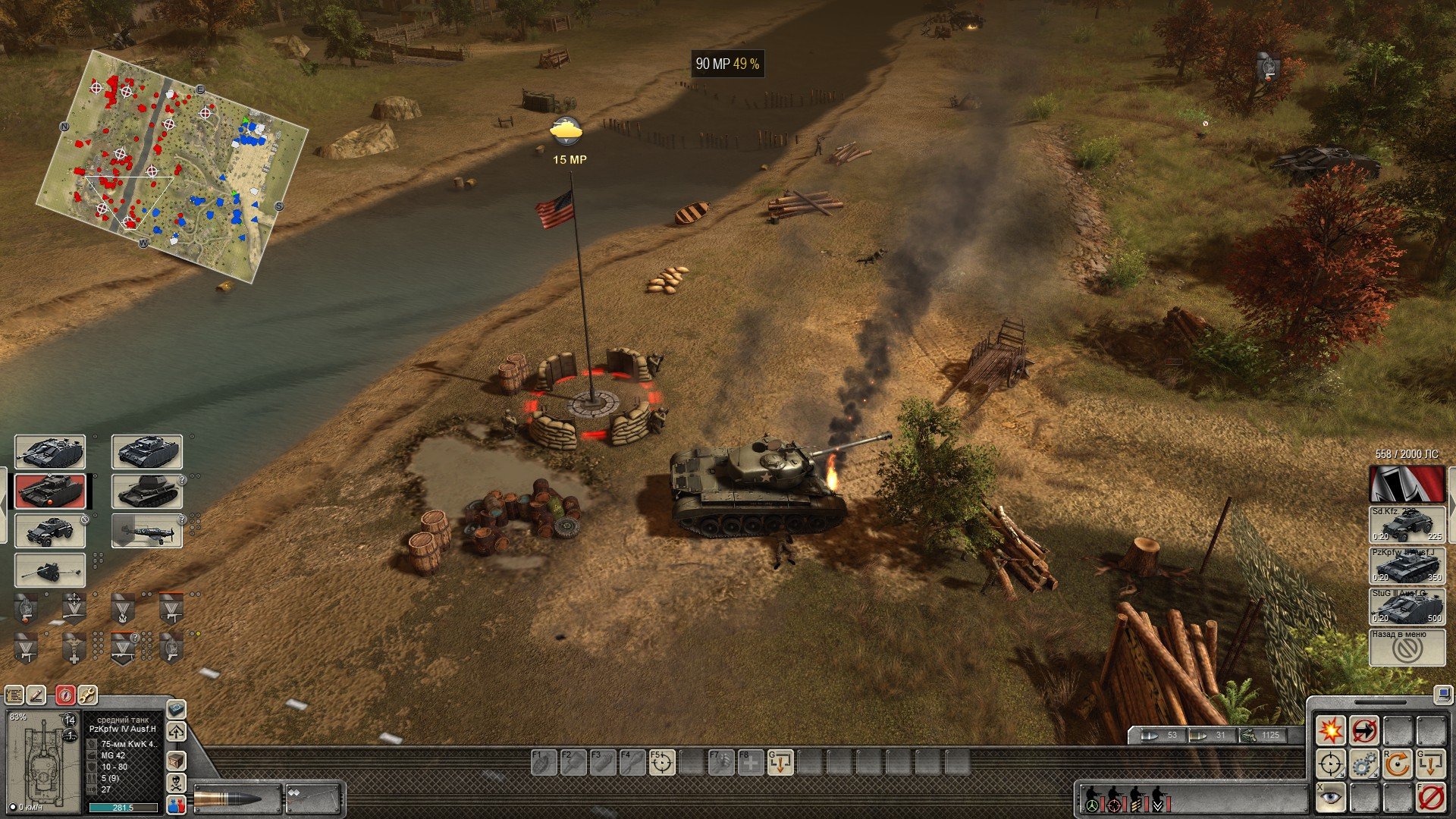Image resolution: width=1456 pixels, height=819 pixels.
Task: Buy the Sd.Kfz. armored car for 225
Action: tap(1406, 524)
